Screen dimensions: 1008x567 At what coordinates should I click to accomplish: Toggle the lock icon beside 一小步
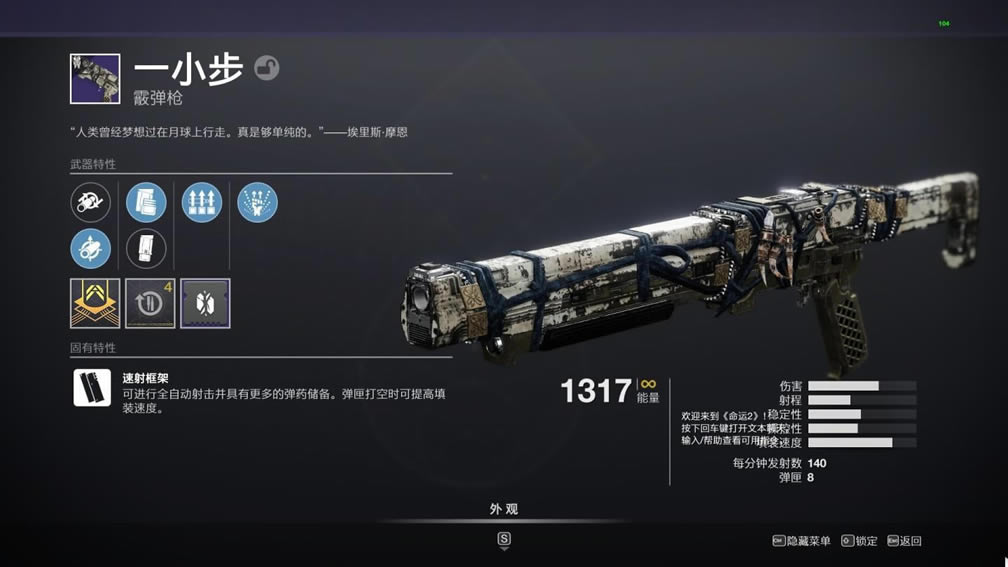[x=267, y=68]
